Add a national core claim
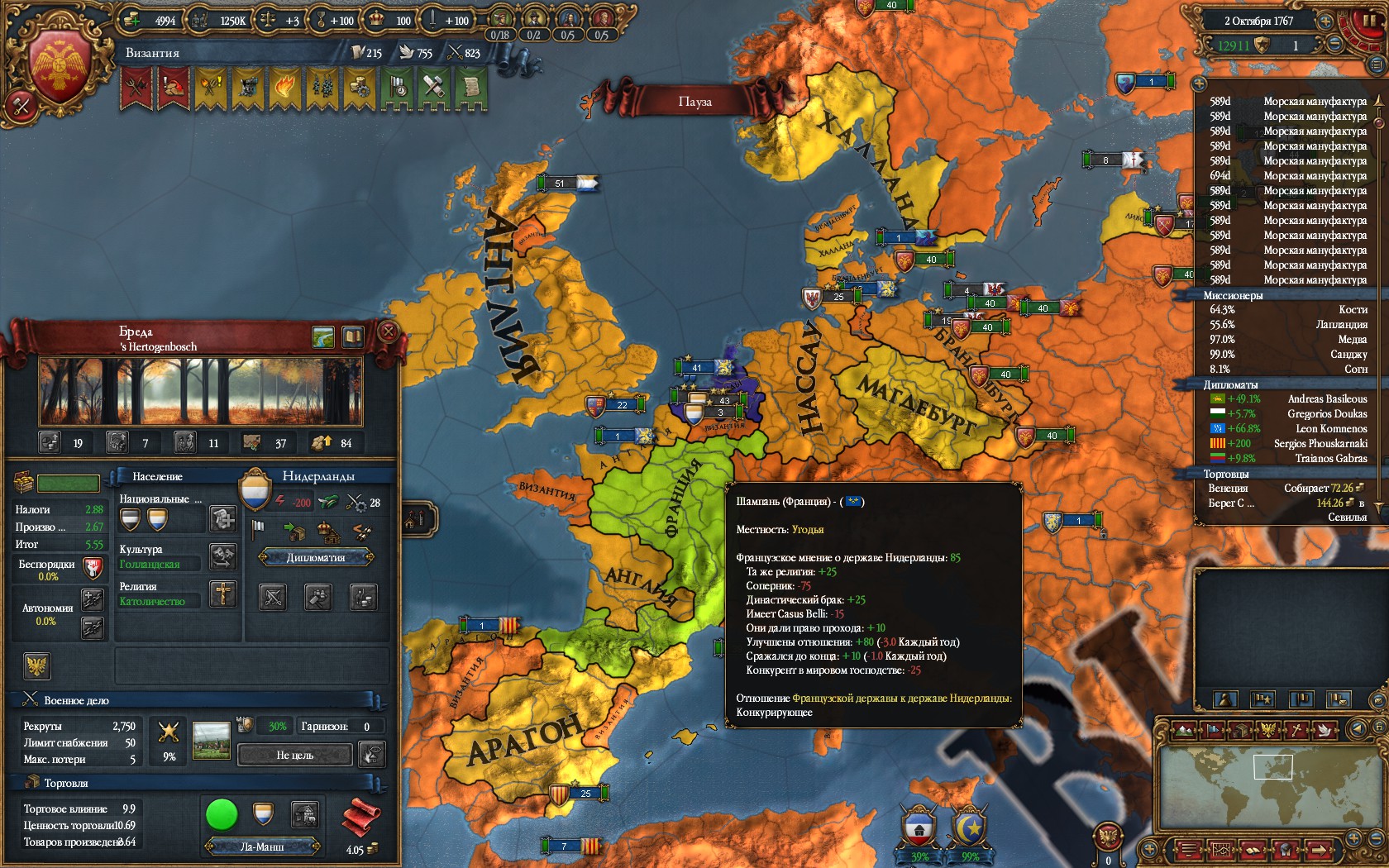1389x868 pixels. 222,519
